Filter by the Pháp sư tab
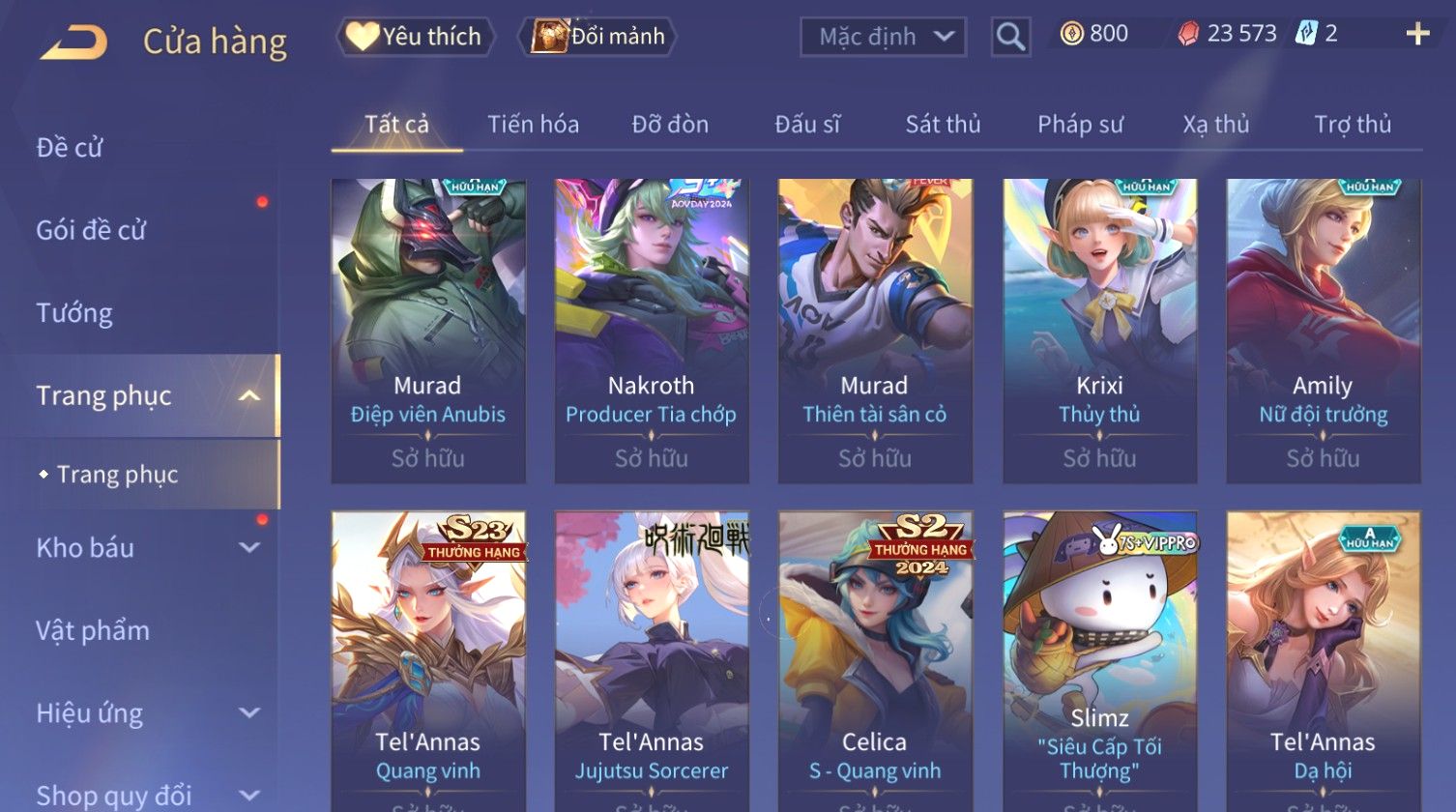Viewport: 1456px width, 812px height. (1080, 125)
